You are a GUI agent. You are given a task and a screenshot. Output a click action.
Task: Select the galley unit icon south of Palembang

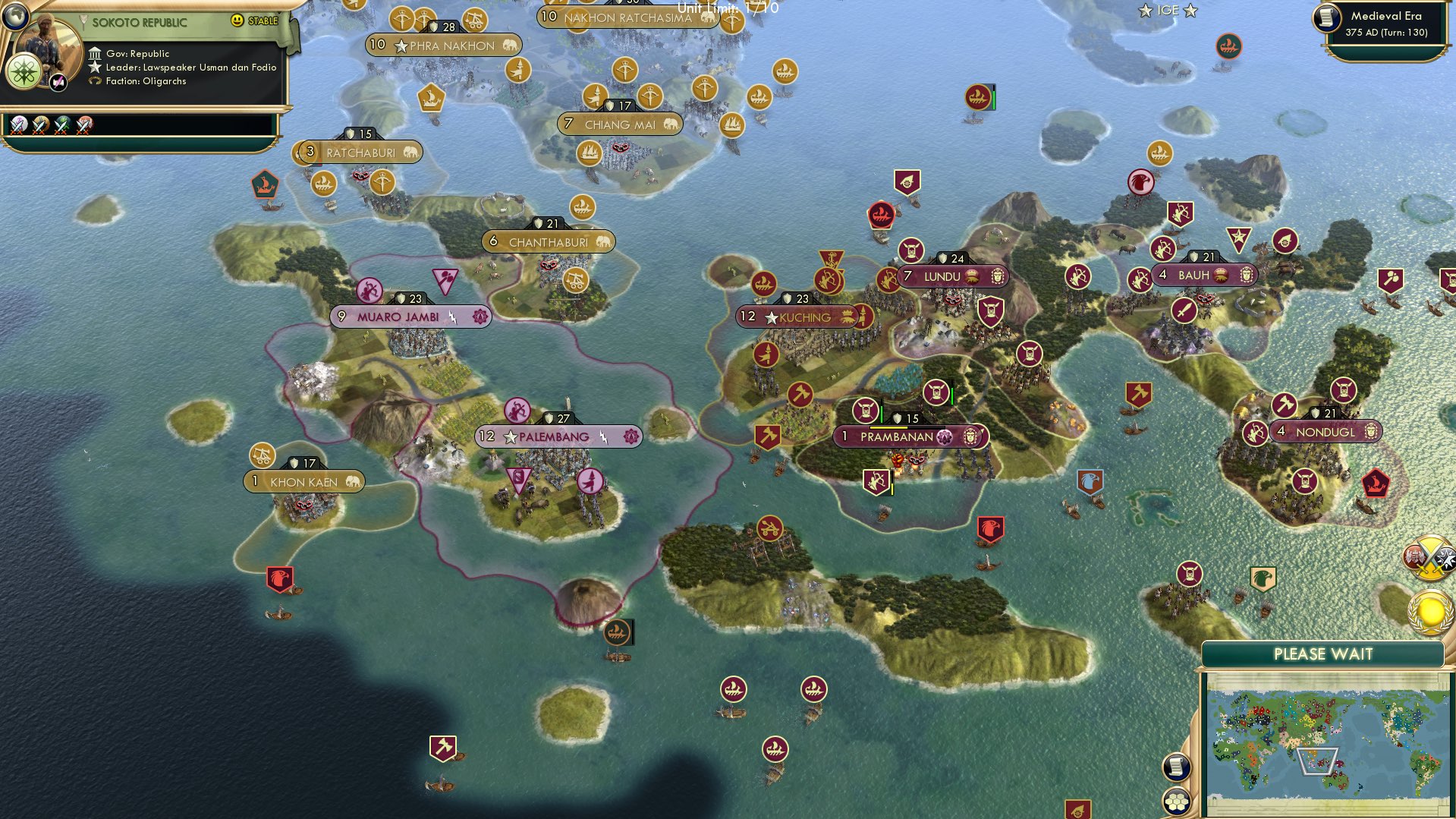616,632
